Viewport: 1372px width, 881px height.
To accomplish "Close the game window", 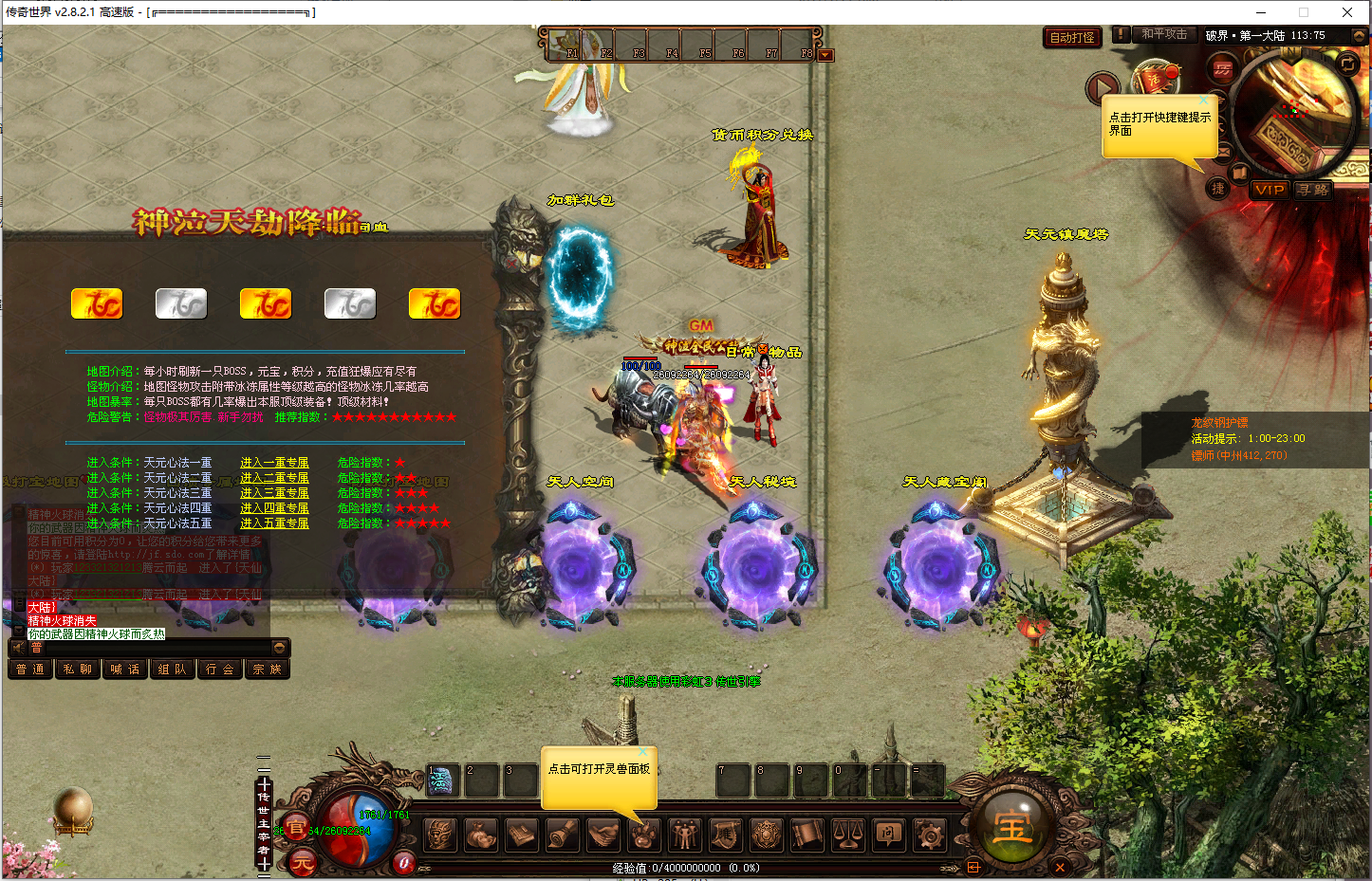I will [1346, 12].
